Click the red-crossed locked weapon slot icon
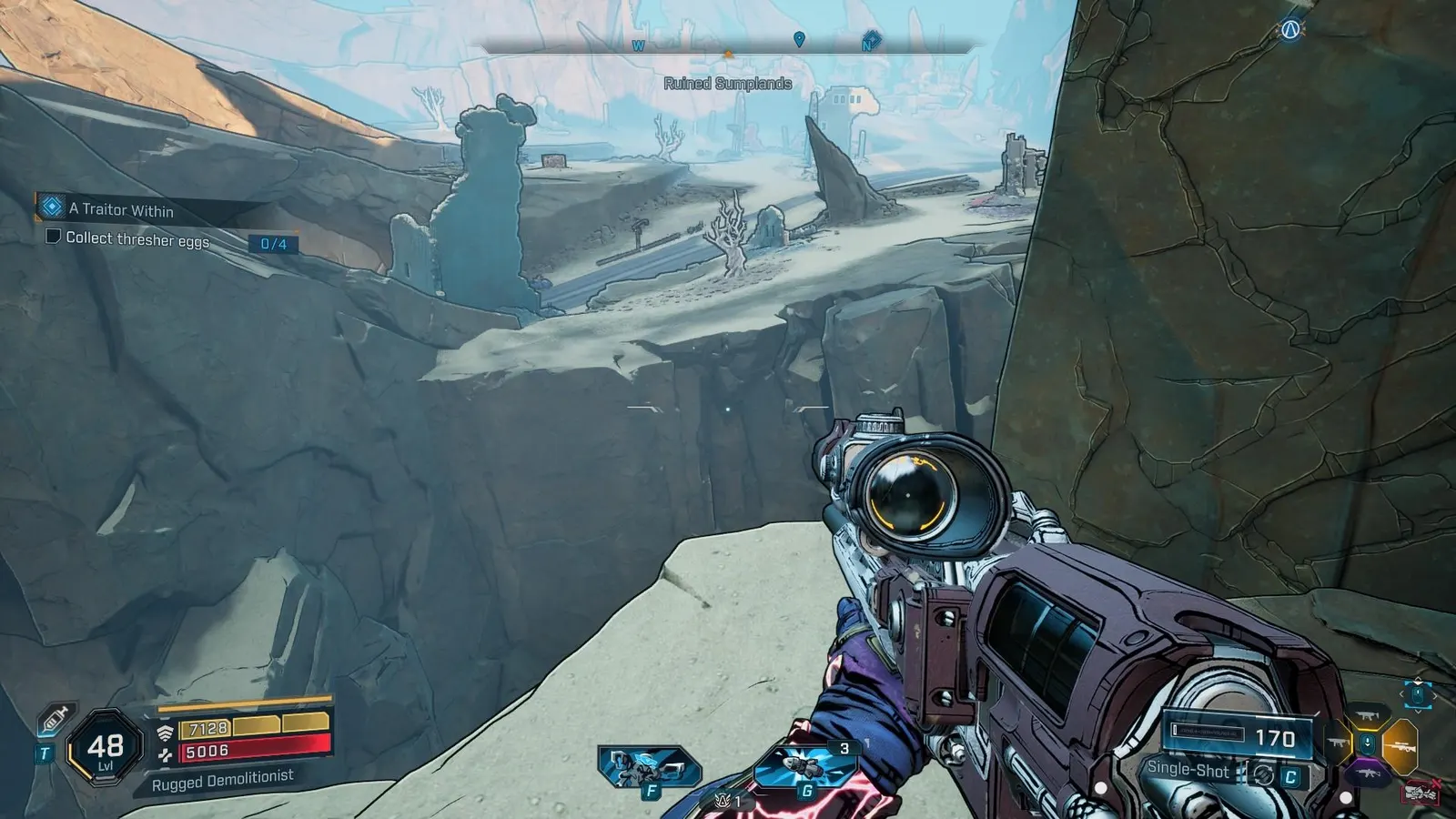1456x819 pixels. [x=1421, y=790]
